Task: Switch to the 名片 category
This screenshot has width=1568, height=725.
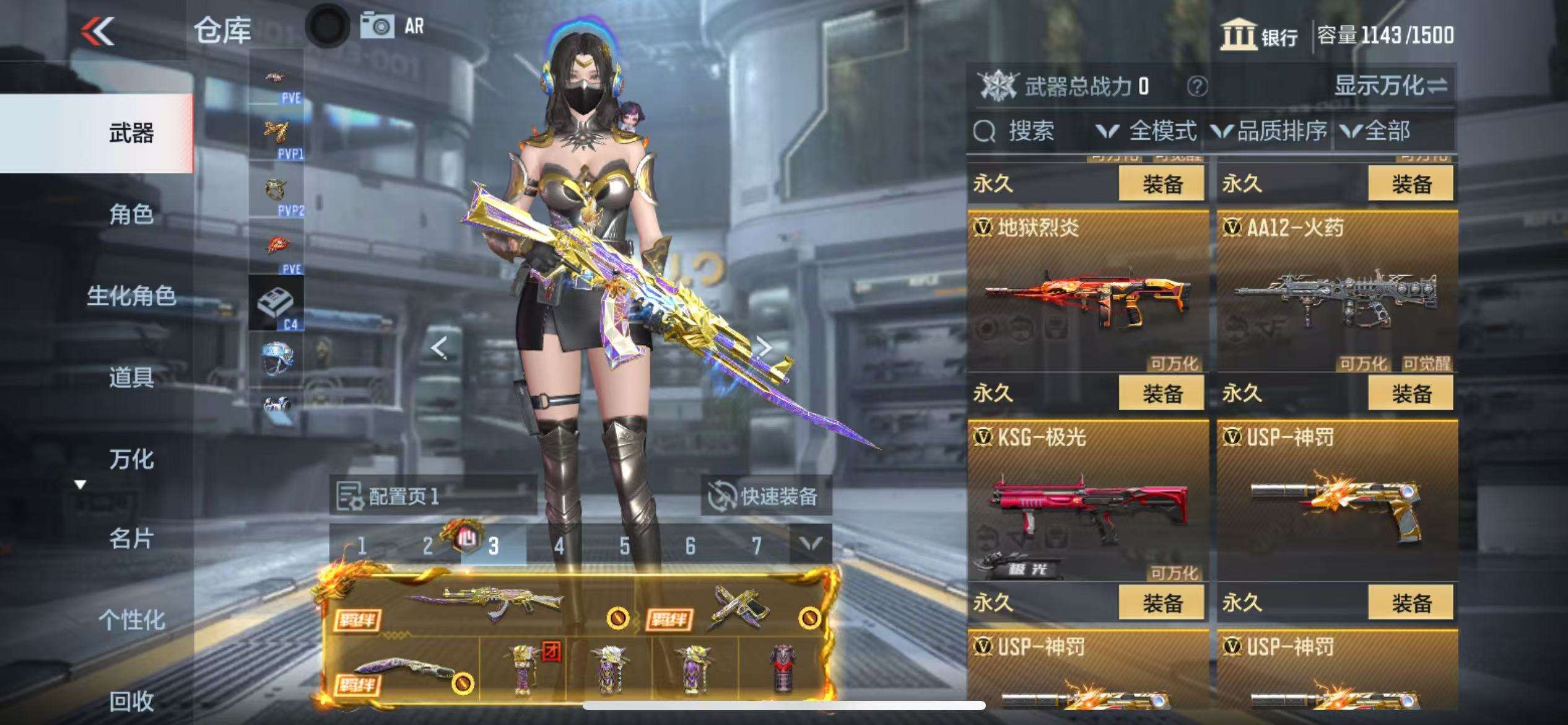Action: [131, 538]
